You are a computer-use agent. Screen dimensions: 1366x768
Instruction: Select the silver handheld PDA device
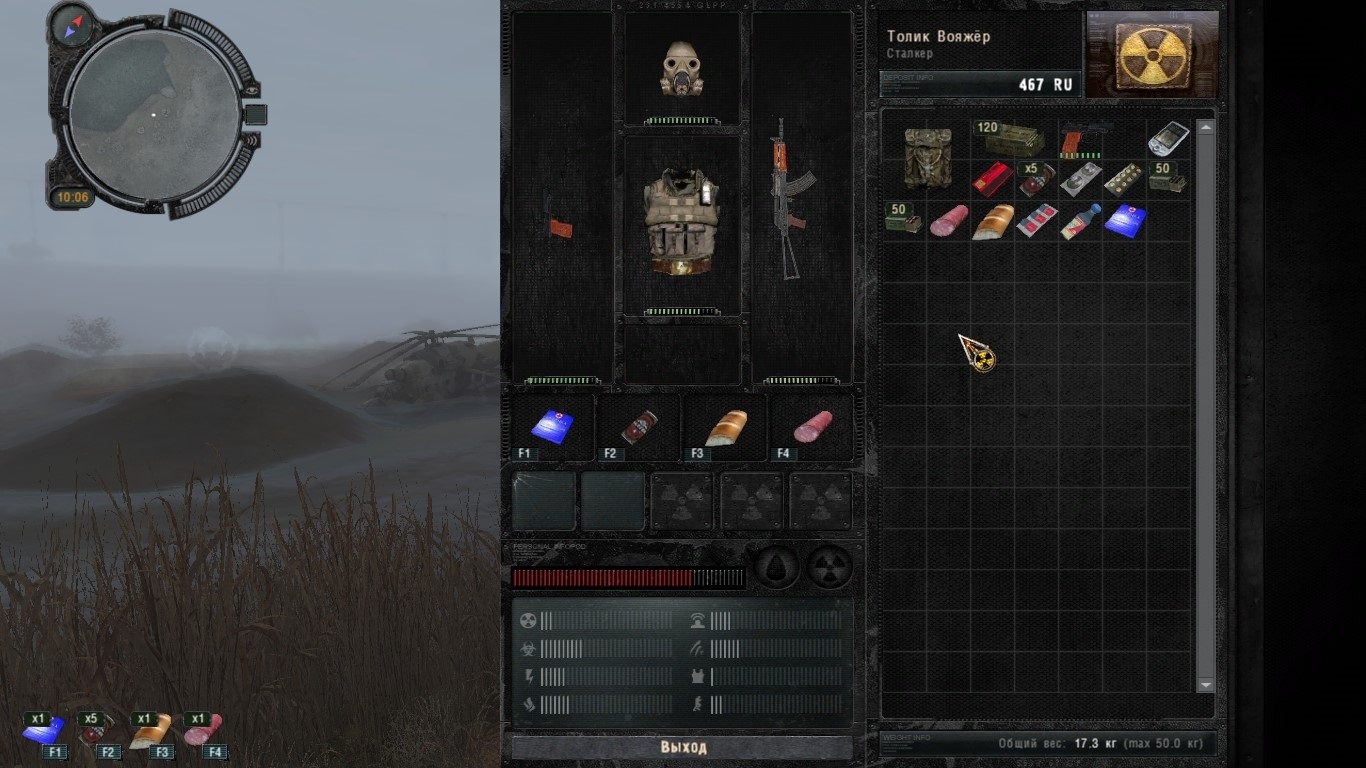[x=1167, y=138]
